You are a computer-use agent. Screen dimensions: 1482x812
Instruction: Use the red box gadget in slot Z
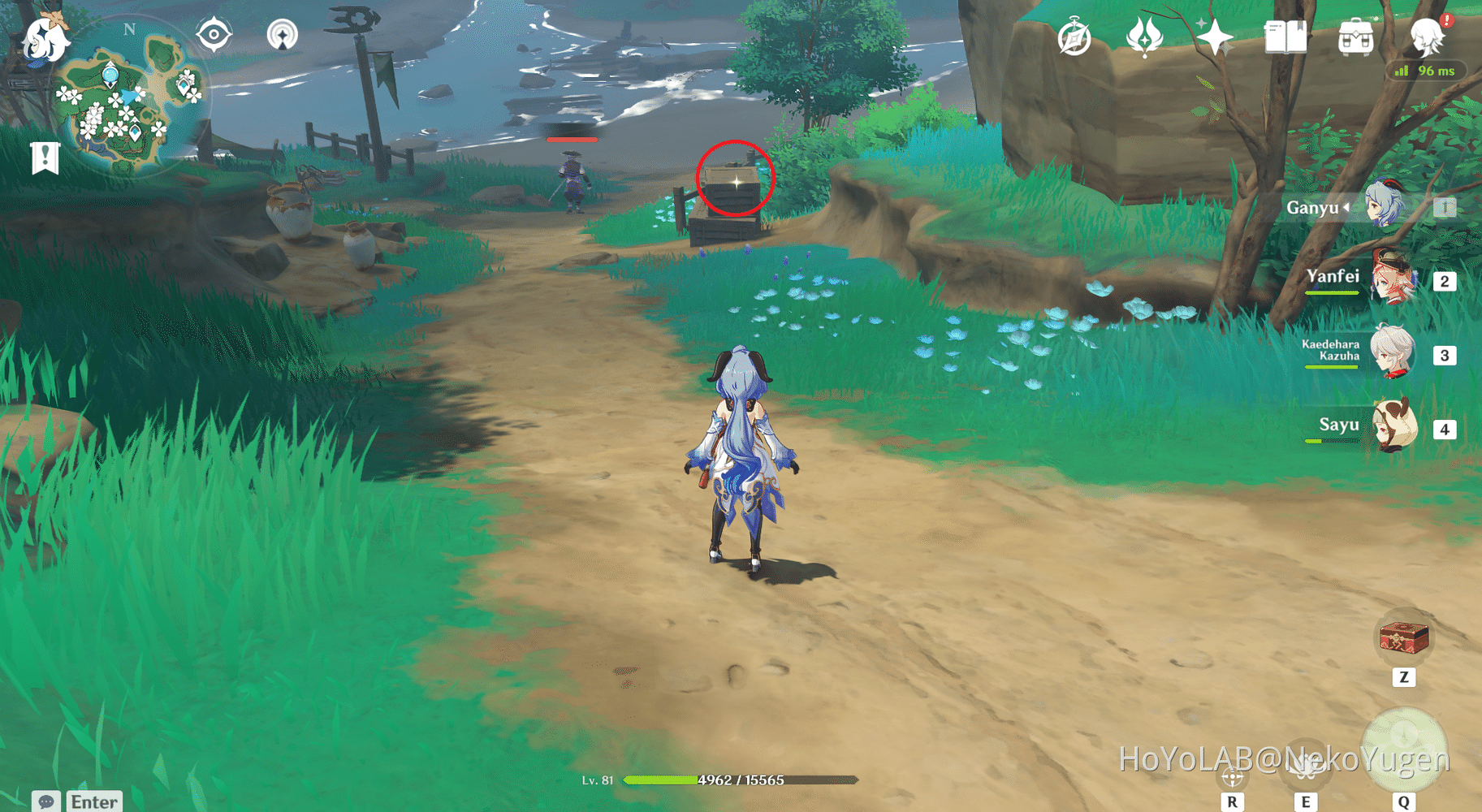click(x=1403, y=638)
